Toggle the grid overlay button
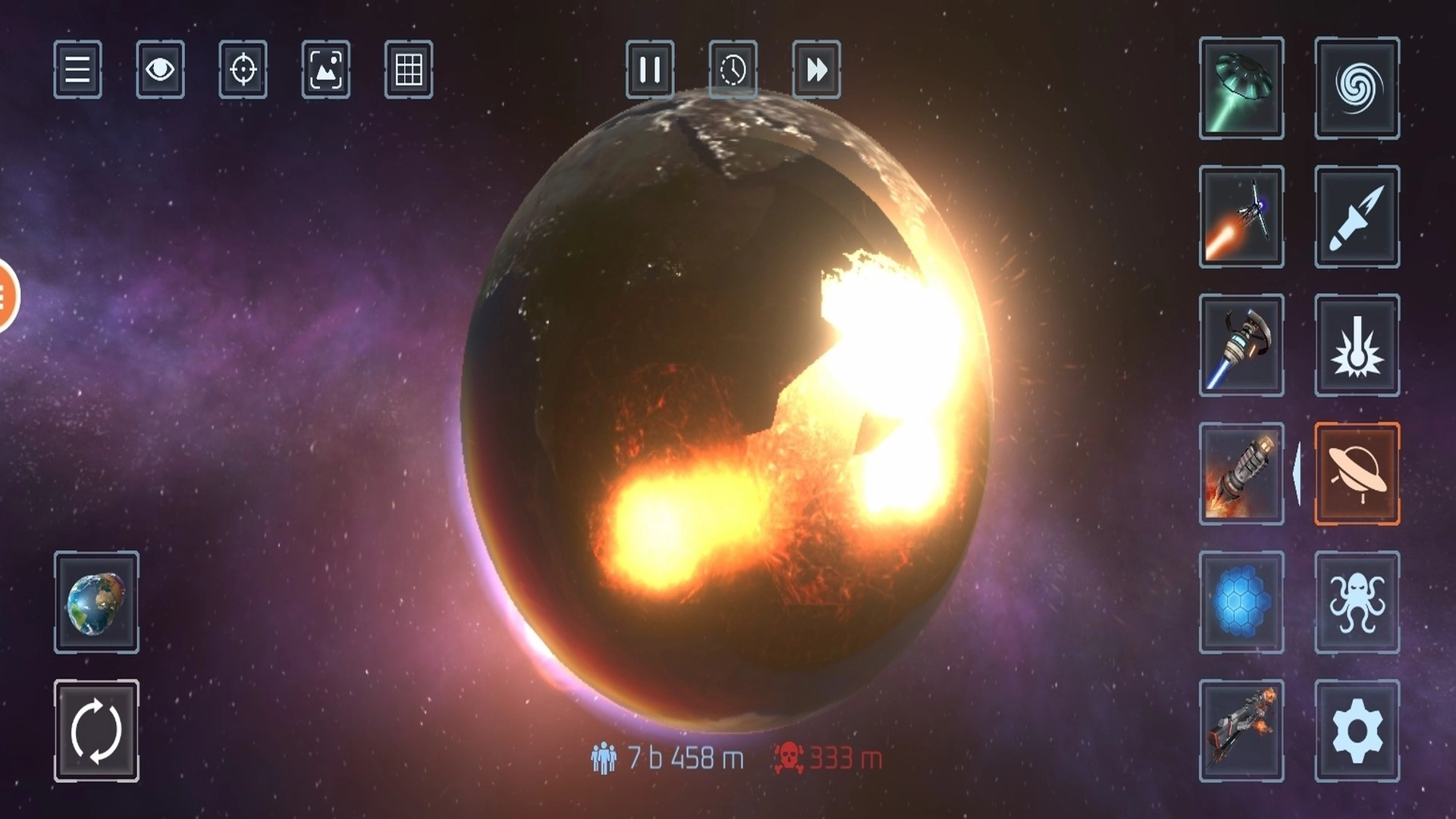The height and width of the screenshot is (819, 1456). click(x=409, y=70)
